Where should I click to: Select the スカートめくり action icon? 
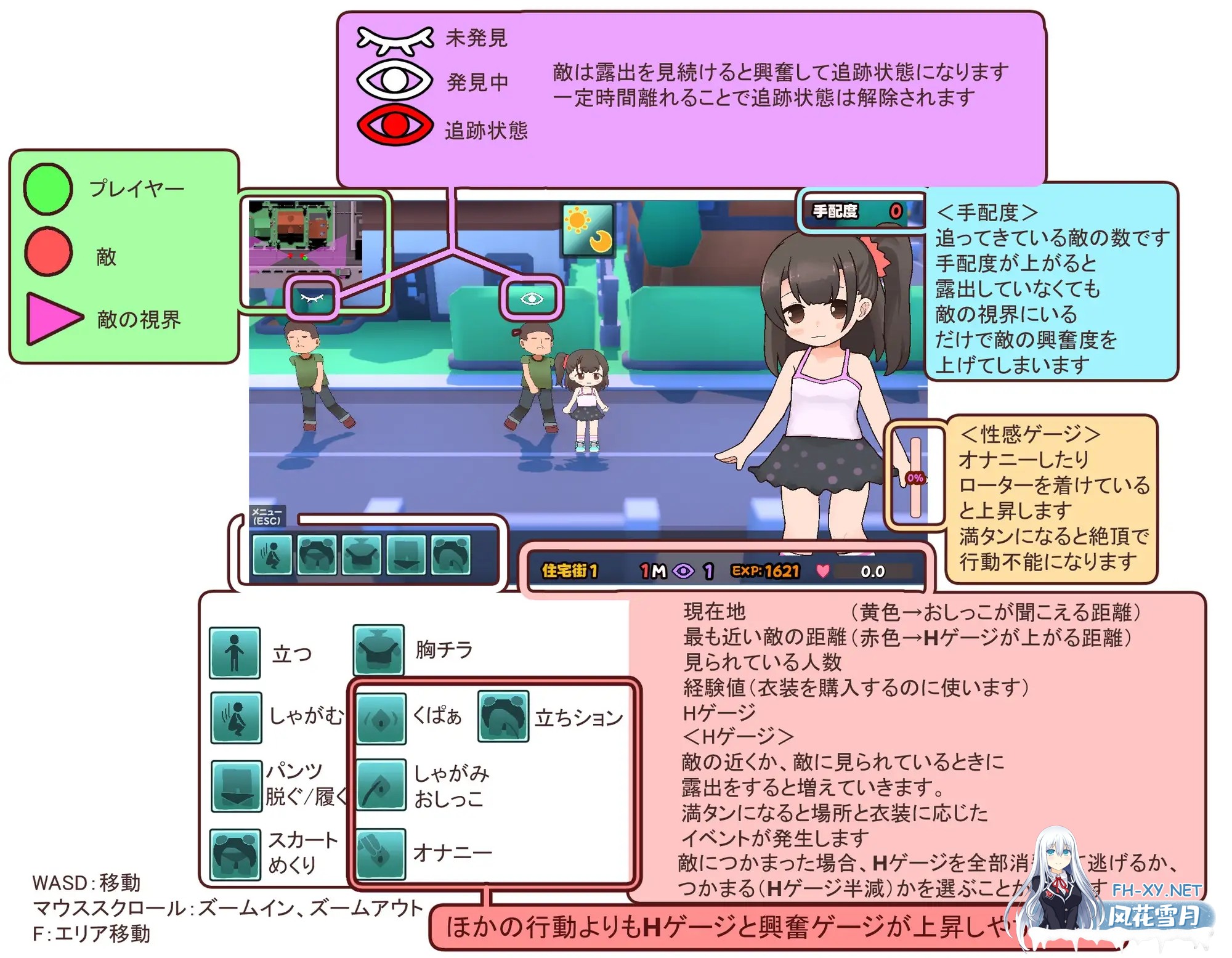235,853
